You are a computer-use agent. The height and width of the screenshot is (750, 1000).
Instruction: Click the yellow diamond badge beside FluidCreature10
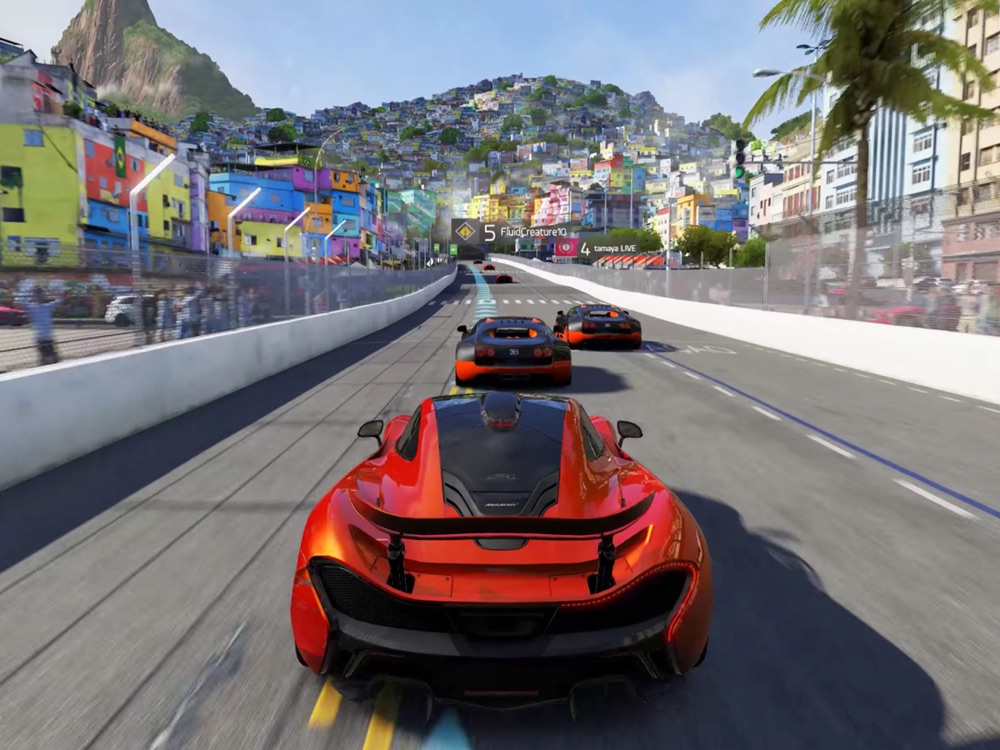[466, 232]
